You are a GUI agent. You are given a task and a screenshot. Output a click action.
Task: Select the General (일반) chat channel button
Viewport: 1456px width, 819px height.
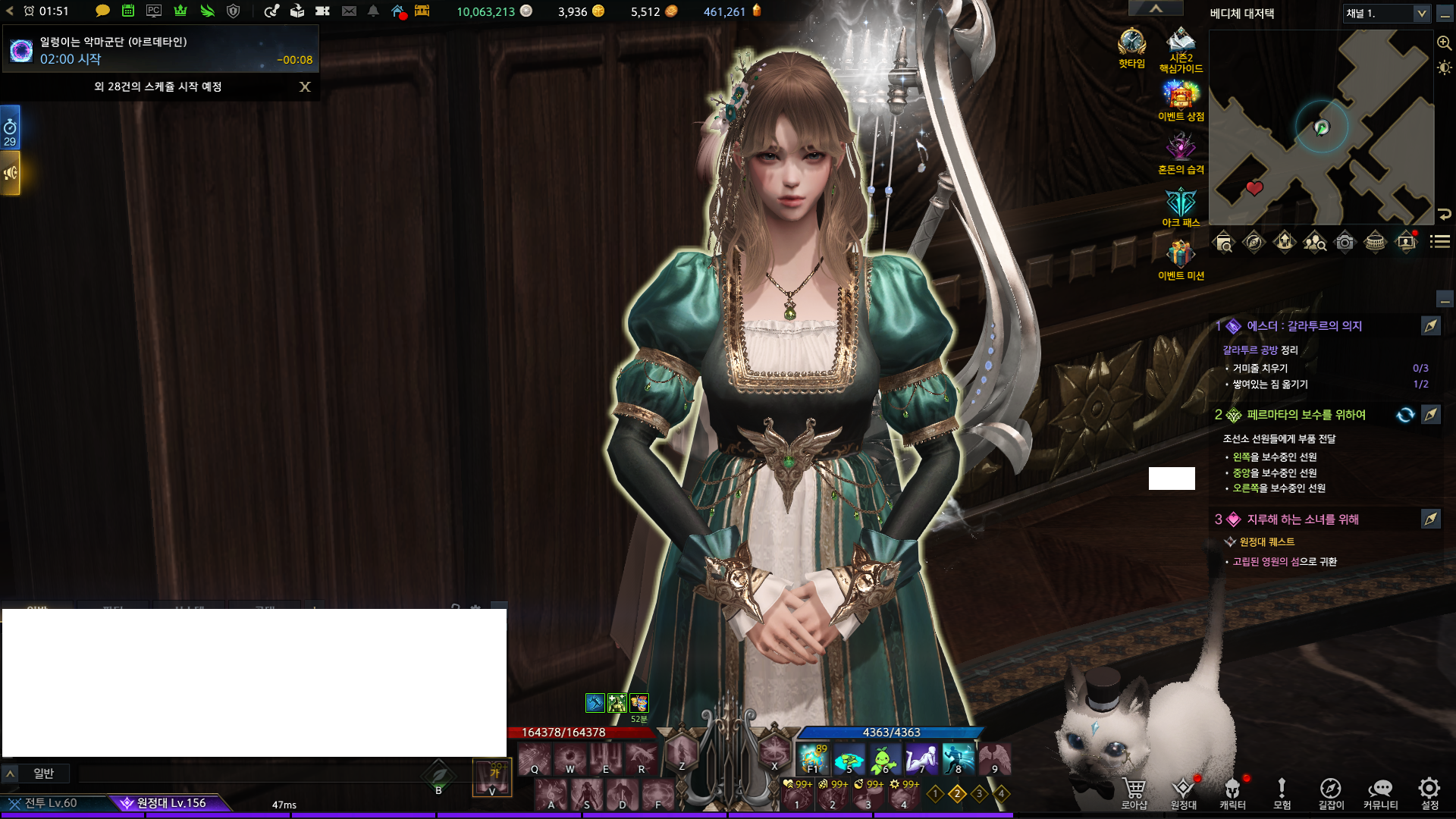click(x=43, y=773)
